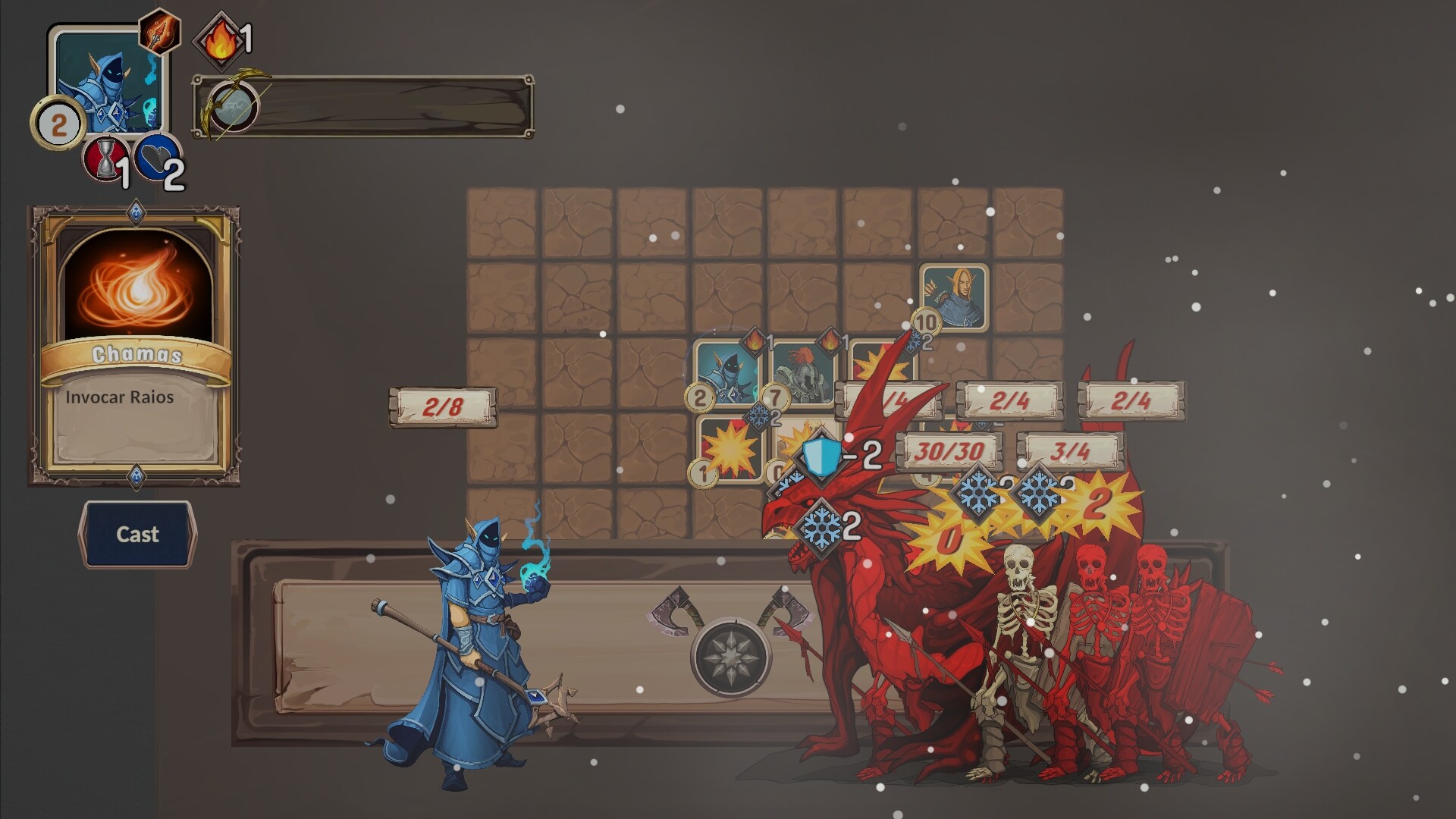This screenshot has height=819, width=1456.
Task: Select the explosion burst tile on the grid
Action: [733, 450]
